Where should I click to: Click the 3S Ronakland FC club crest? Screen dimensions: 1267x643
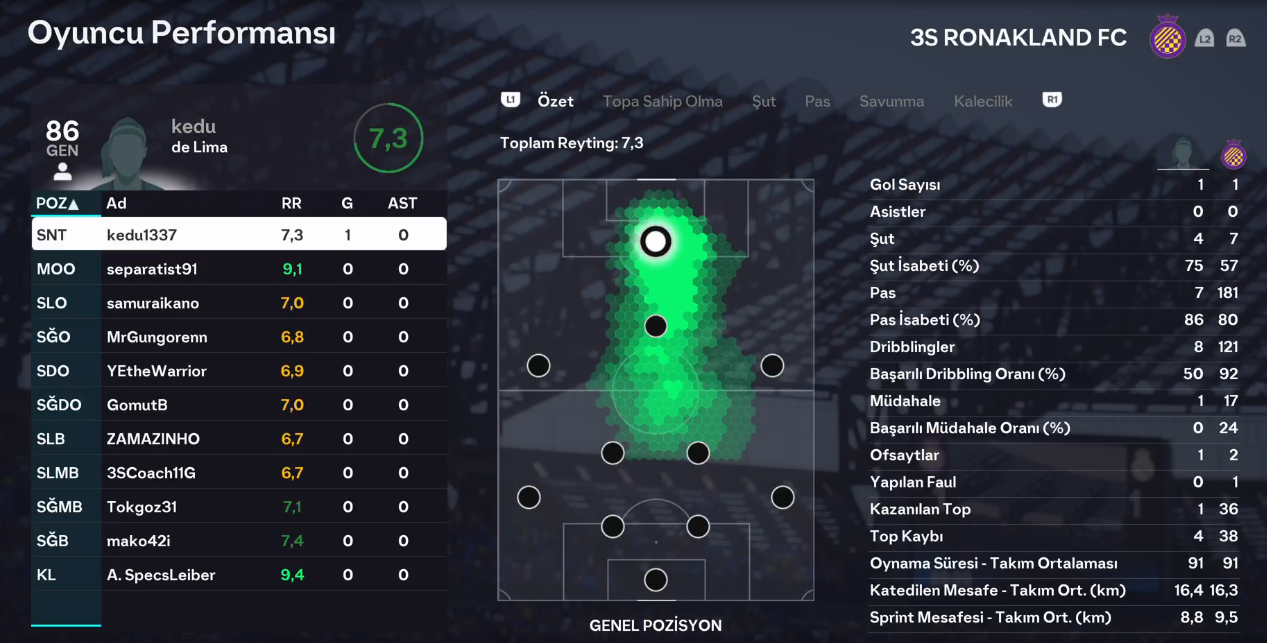(x=1165, y=38)
